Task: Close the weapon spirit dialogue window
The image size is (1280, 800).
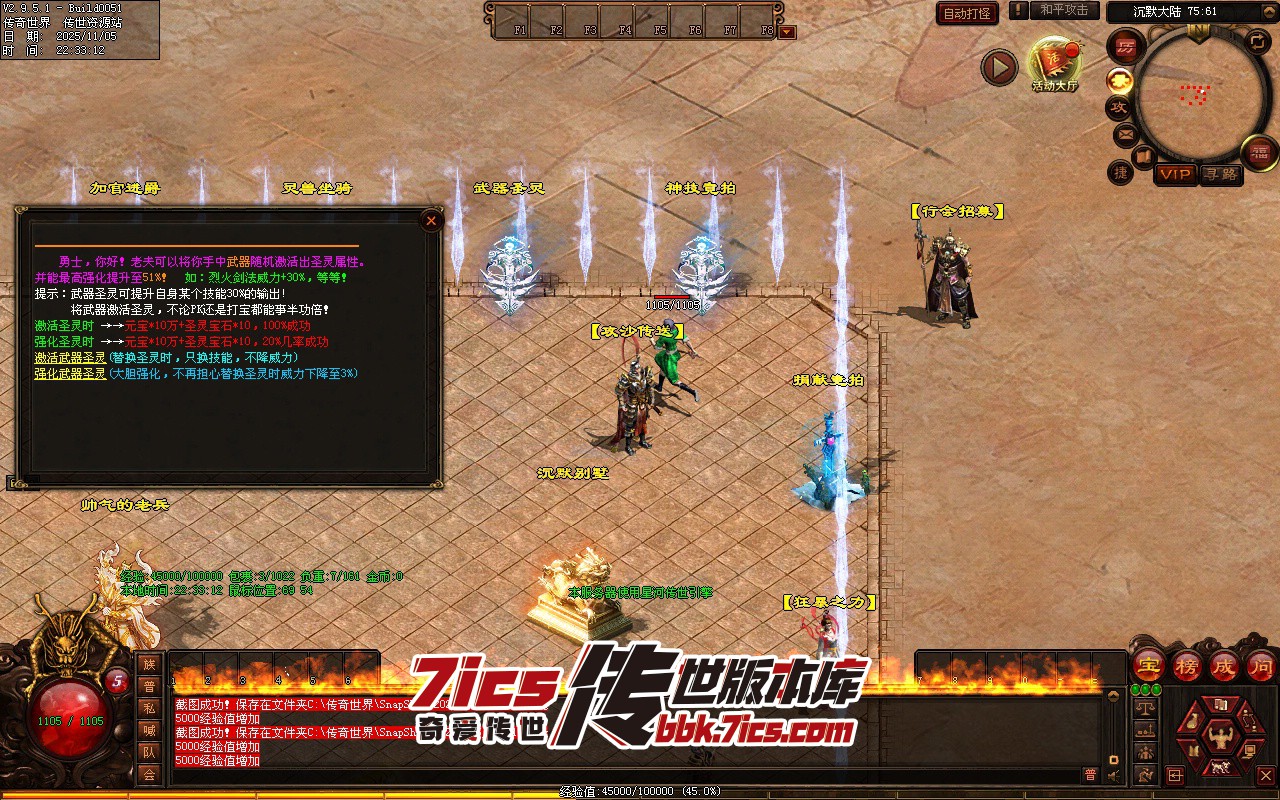Action: pyautogui.click(x=431, y=221)
